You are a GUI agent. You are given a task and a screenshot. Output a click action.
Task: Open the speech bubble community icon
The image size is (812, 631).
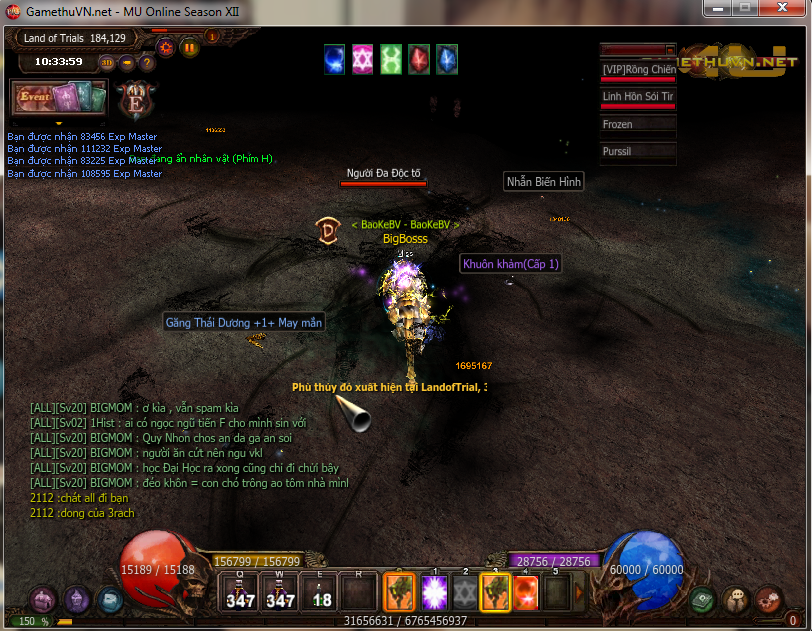tap(735, 600)
